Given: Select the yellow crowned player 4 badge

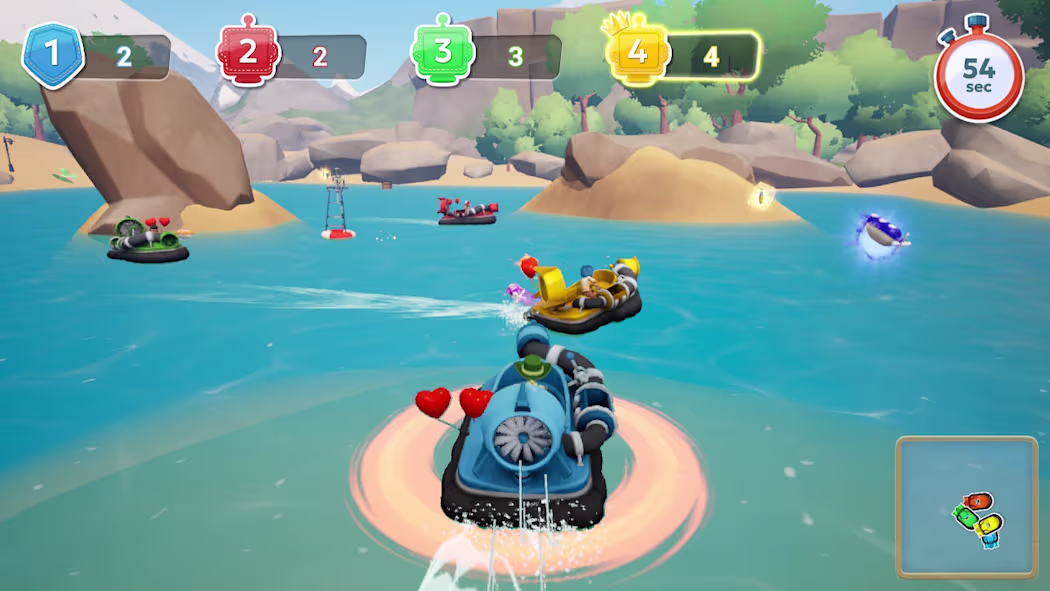Looking at the screenshot, I should click(635, 53).
